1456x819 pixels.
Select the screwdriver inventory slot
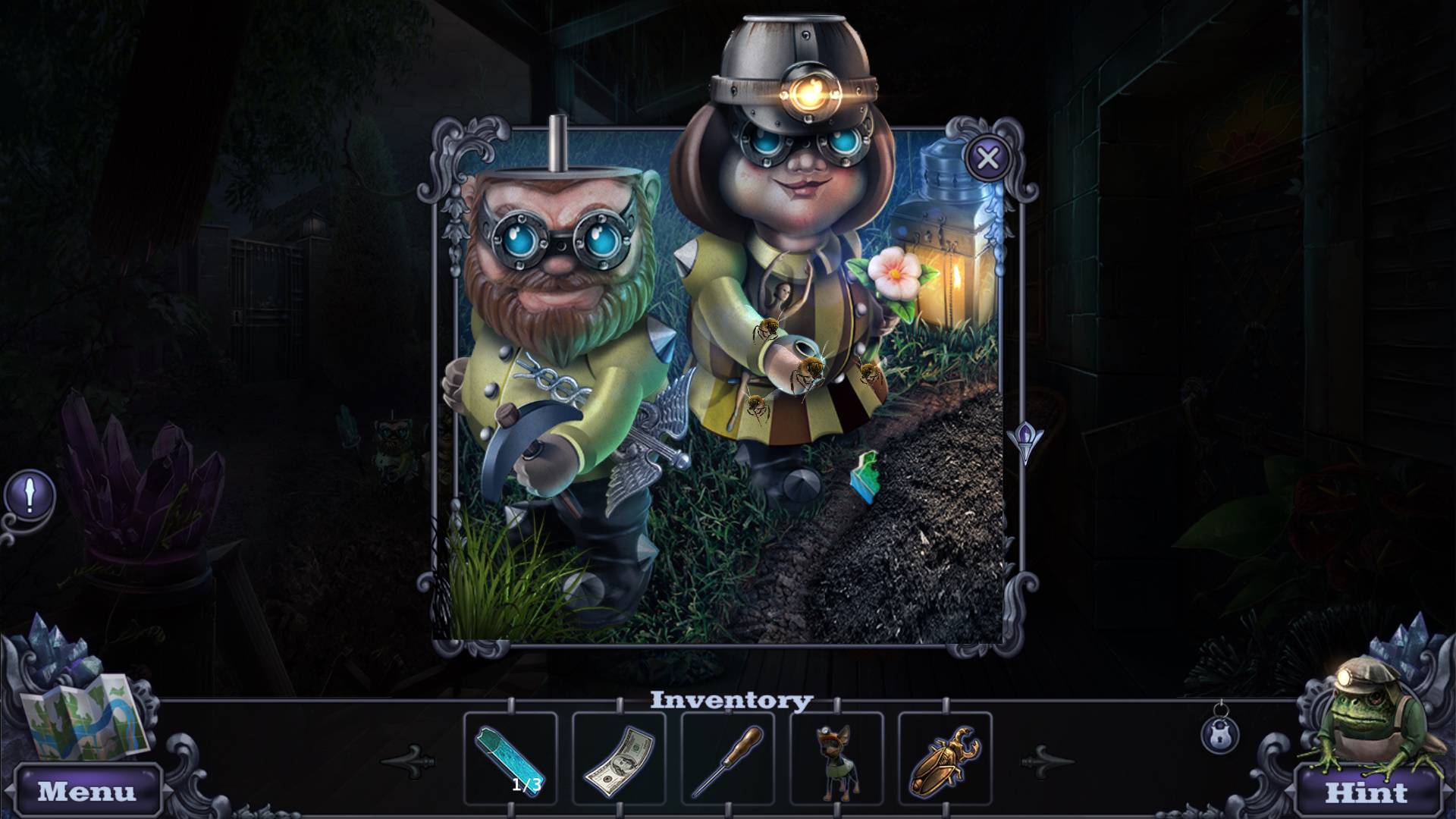click(728, 758)
